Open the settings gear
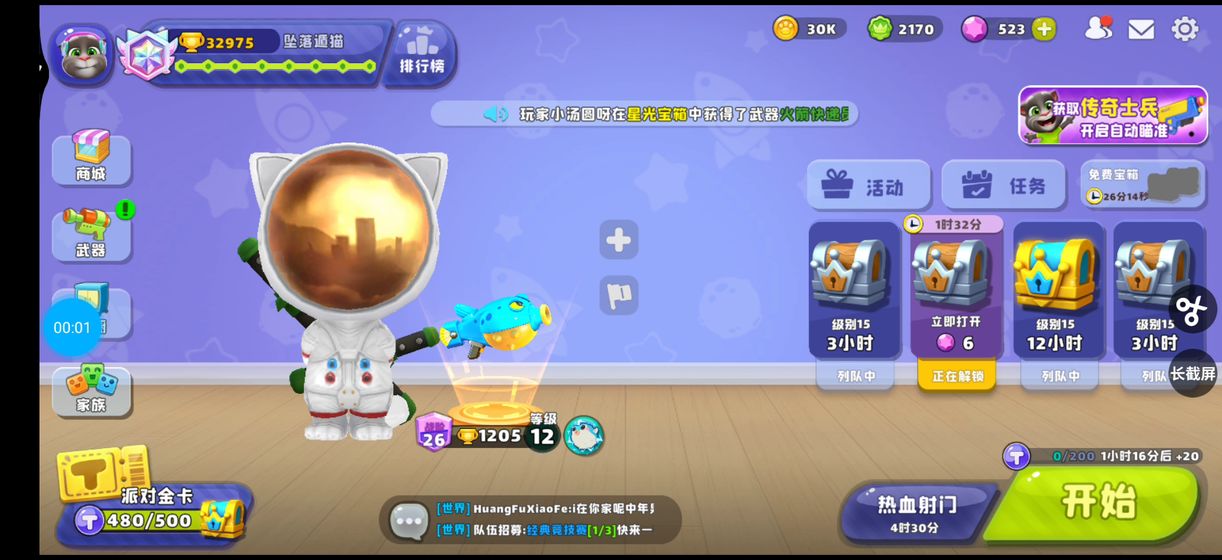This screenshot has width=1222, height=560. point(1185,29)
